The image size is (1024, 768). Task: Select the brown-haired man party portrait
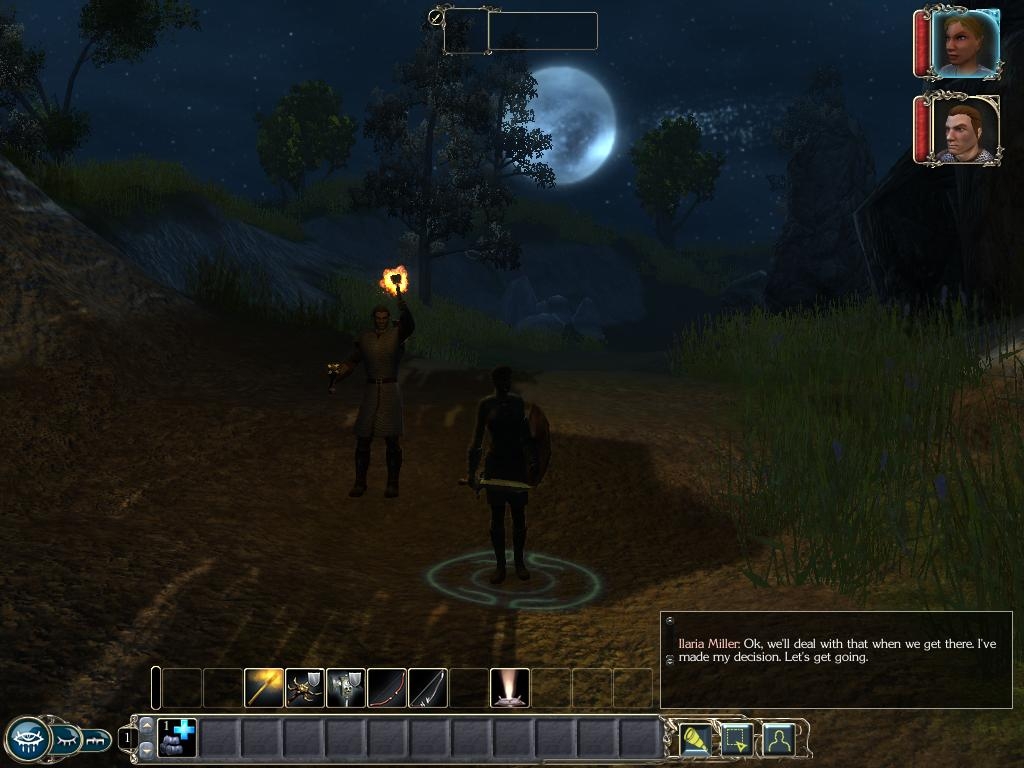click(x=964, y=130)
